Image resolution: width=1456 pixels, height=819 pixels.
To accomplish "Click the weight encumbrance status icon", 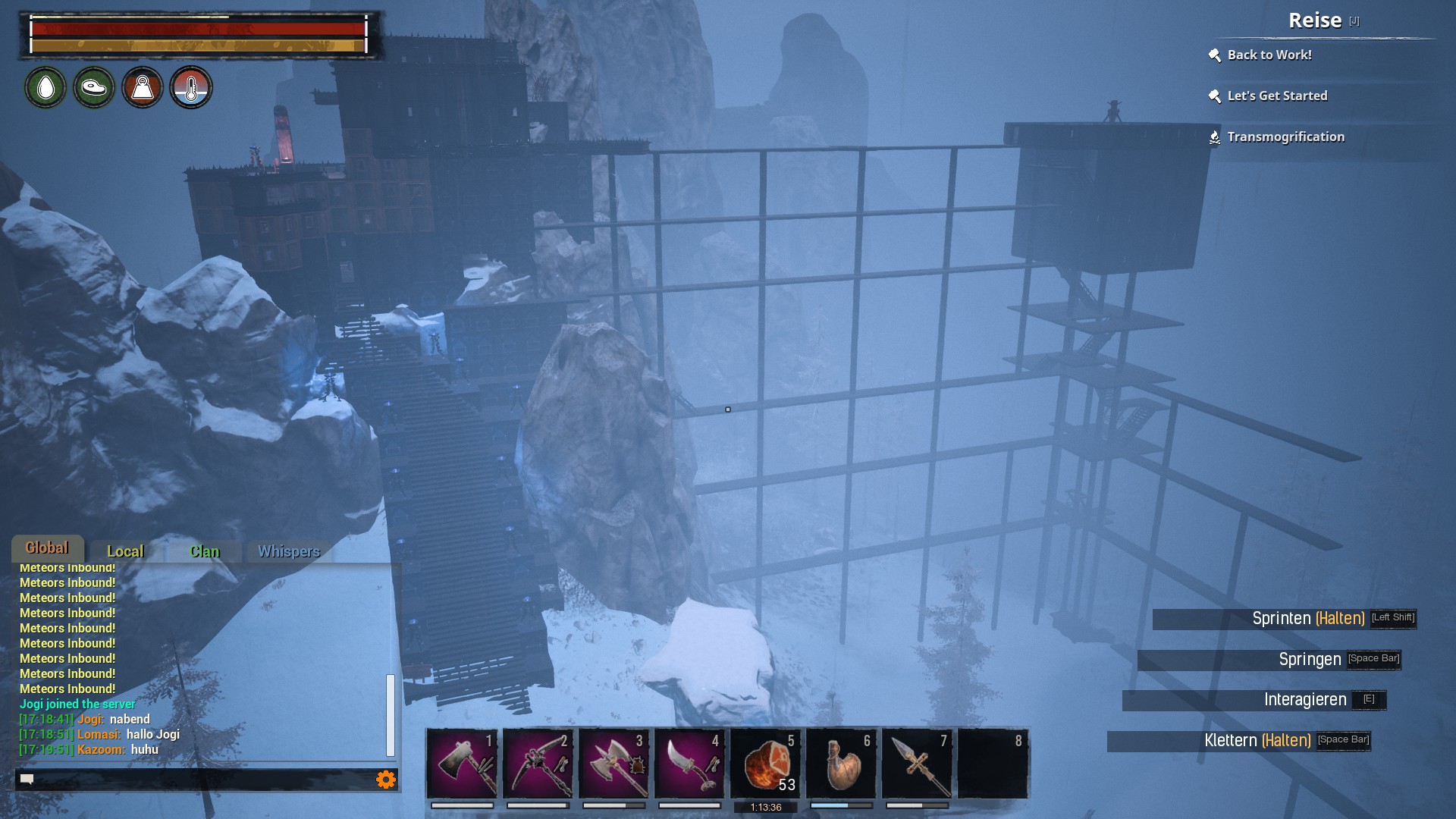I will pos(143,88).
